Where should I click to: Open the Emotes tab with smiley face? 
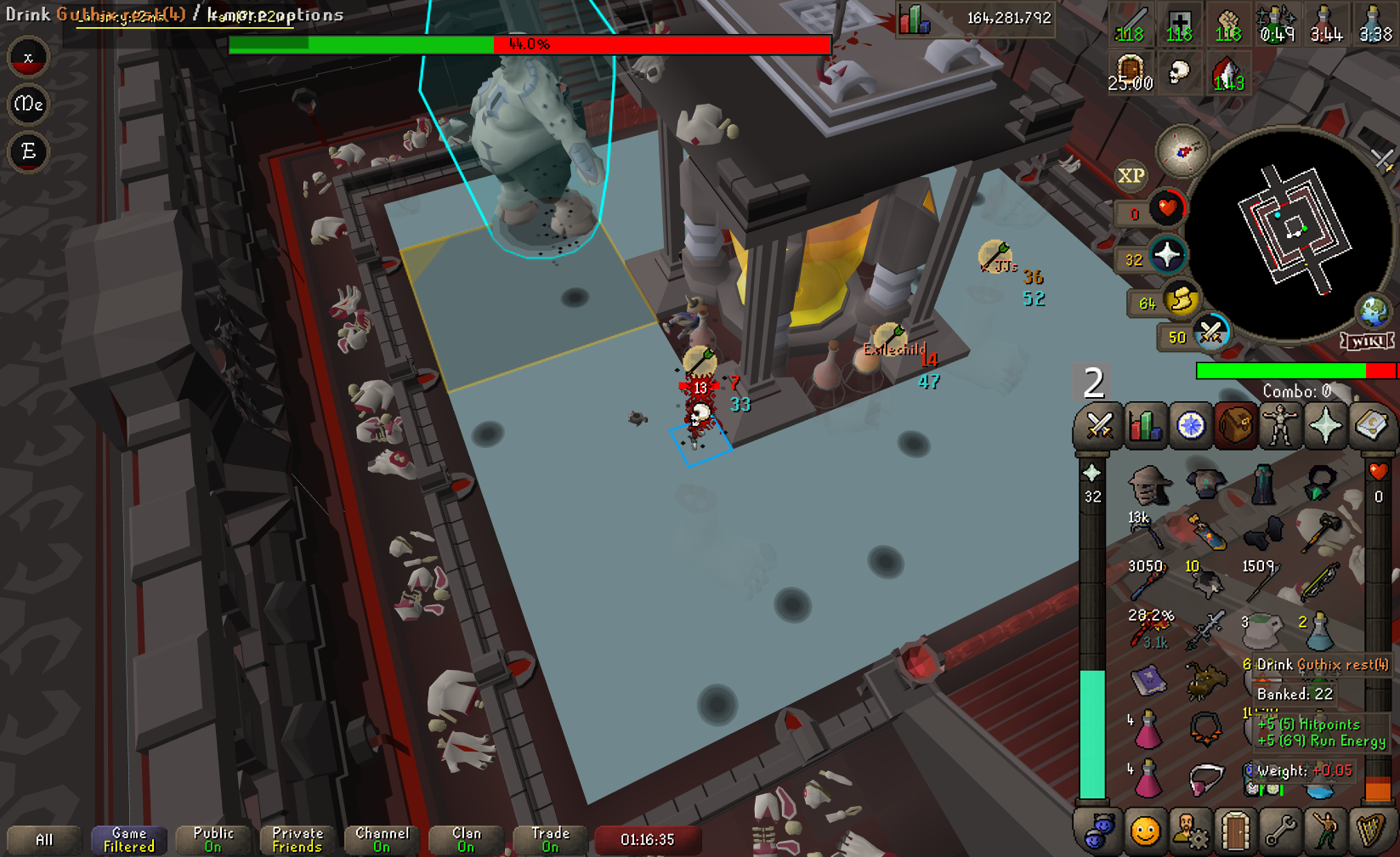pos(1145,831)
